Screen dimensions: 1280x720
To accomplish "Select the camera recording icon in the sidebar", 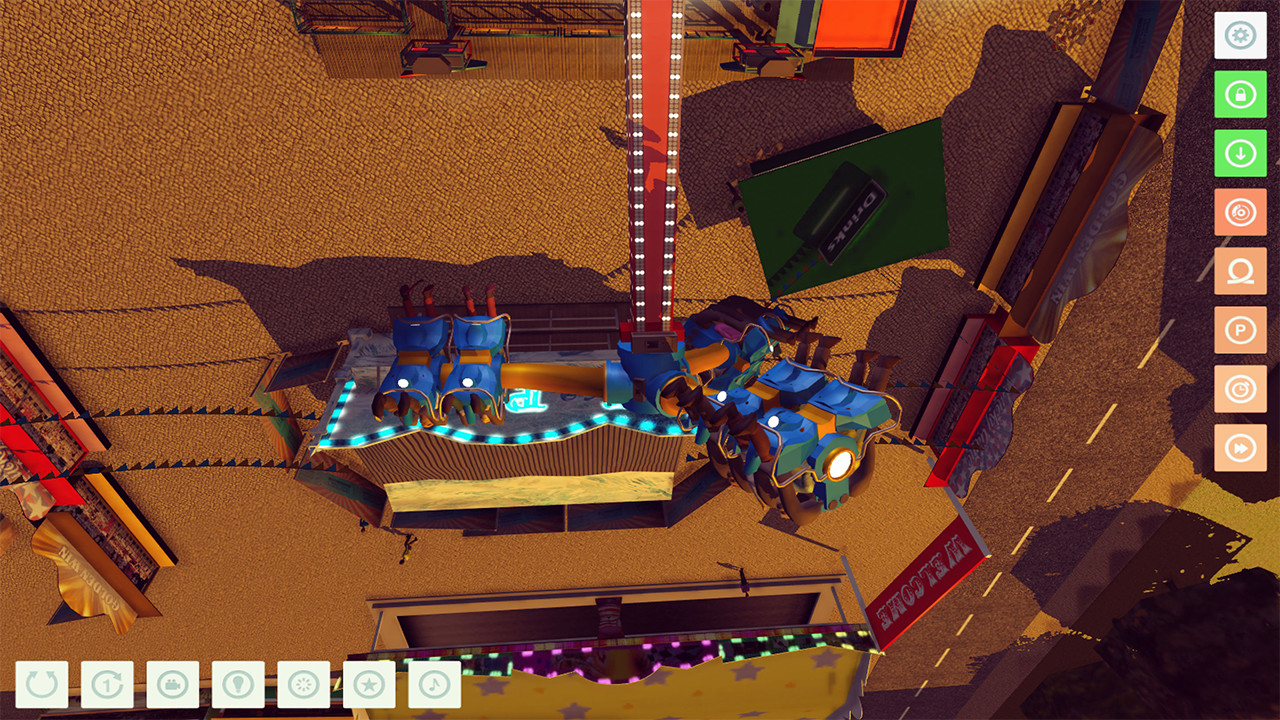I will (1239, 212).
